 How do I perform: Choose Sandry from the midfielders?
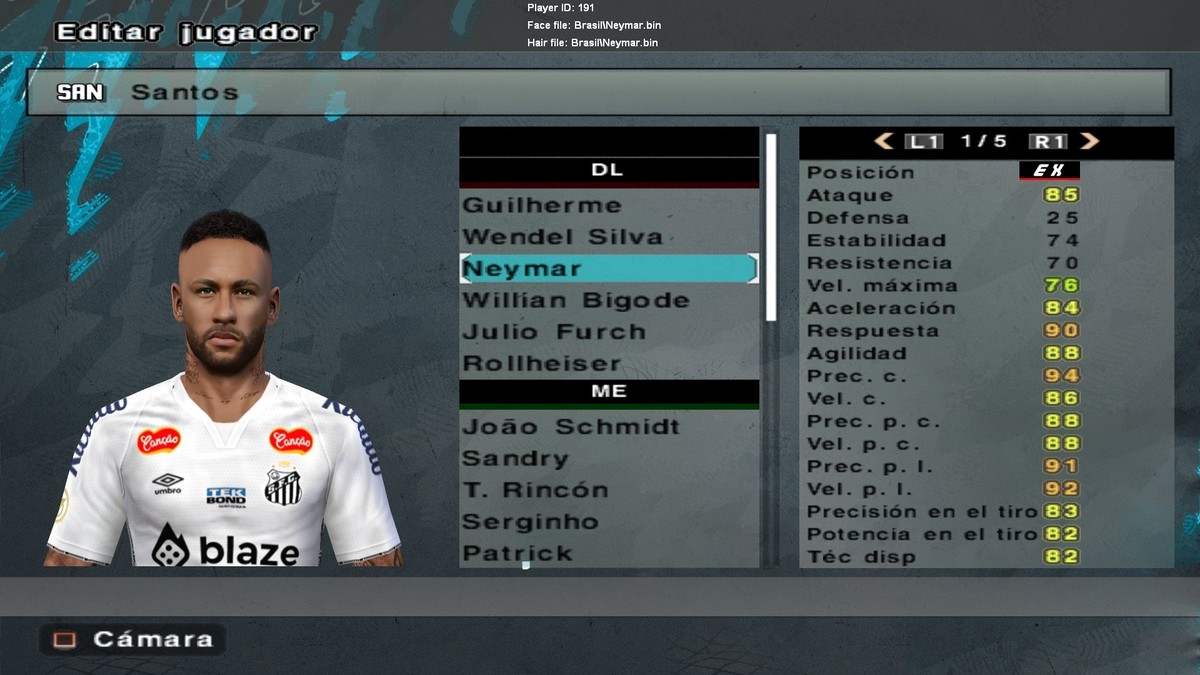pyautogui.click(x=514, y=459)
